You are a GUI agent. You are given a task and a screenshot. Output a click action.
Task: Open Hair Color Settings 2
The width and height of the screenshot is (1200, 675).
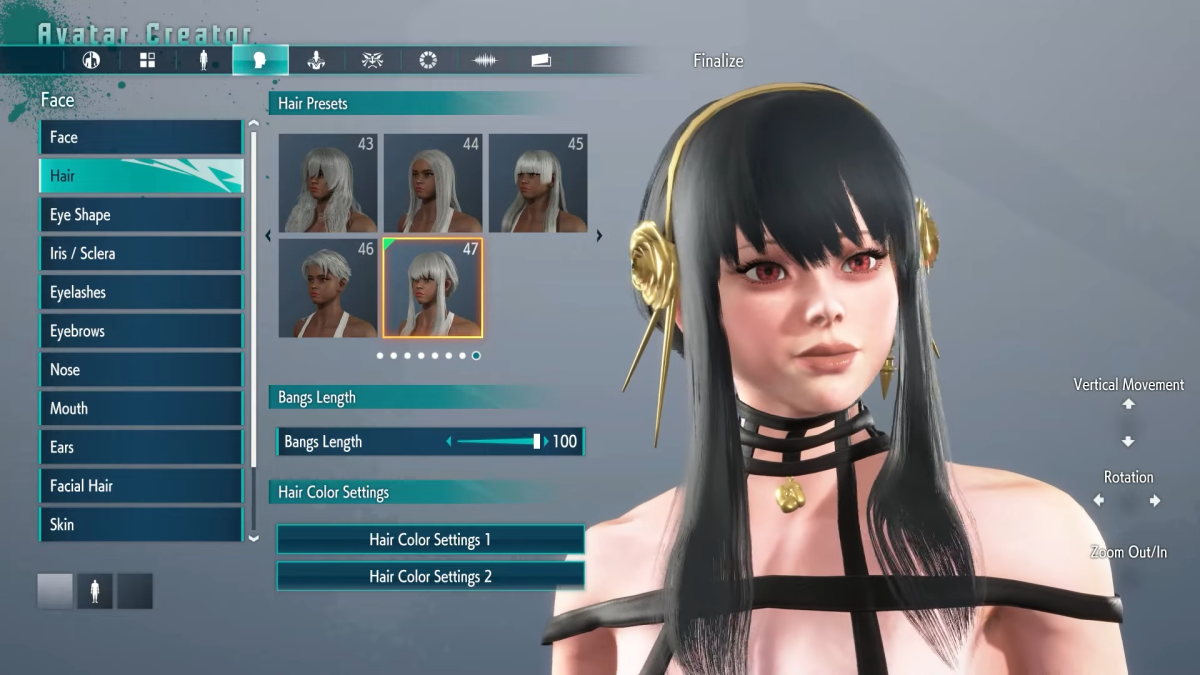[430, 577]
